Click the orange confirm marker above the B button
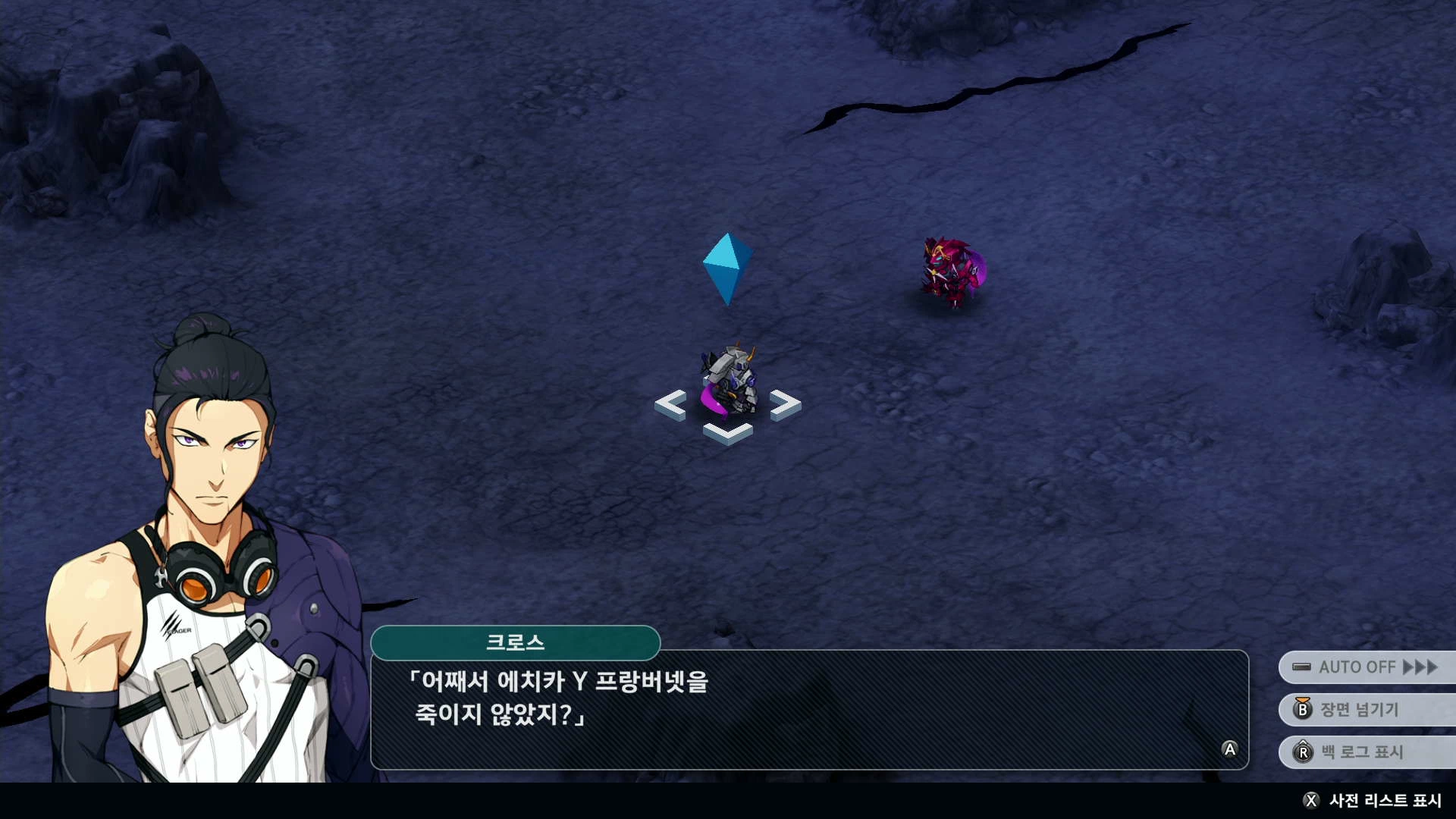This screenshot has width=1456, height=819. (1304, 700)
